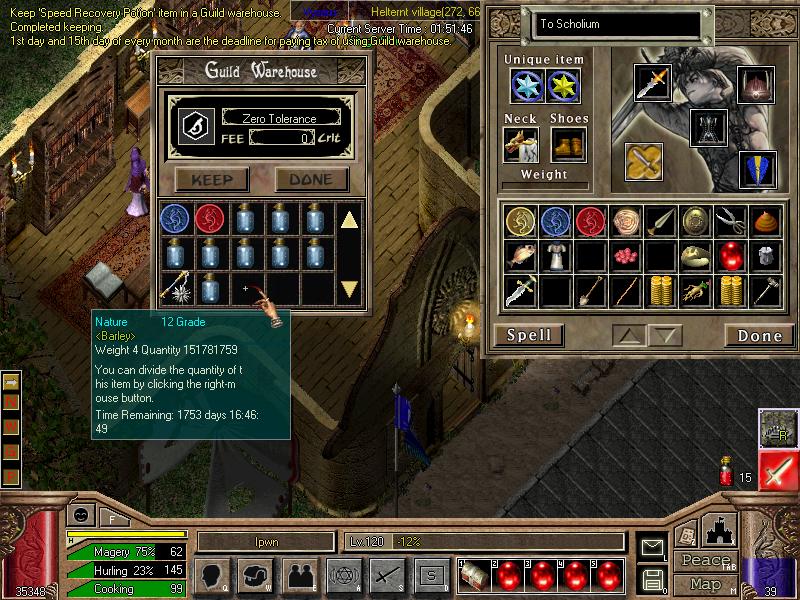Choose the fish item in the inventory
This screenshot has width=800, height=600.
click(x=519, y=256)
